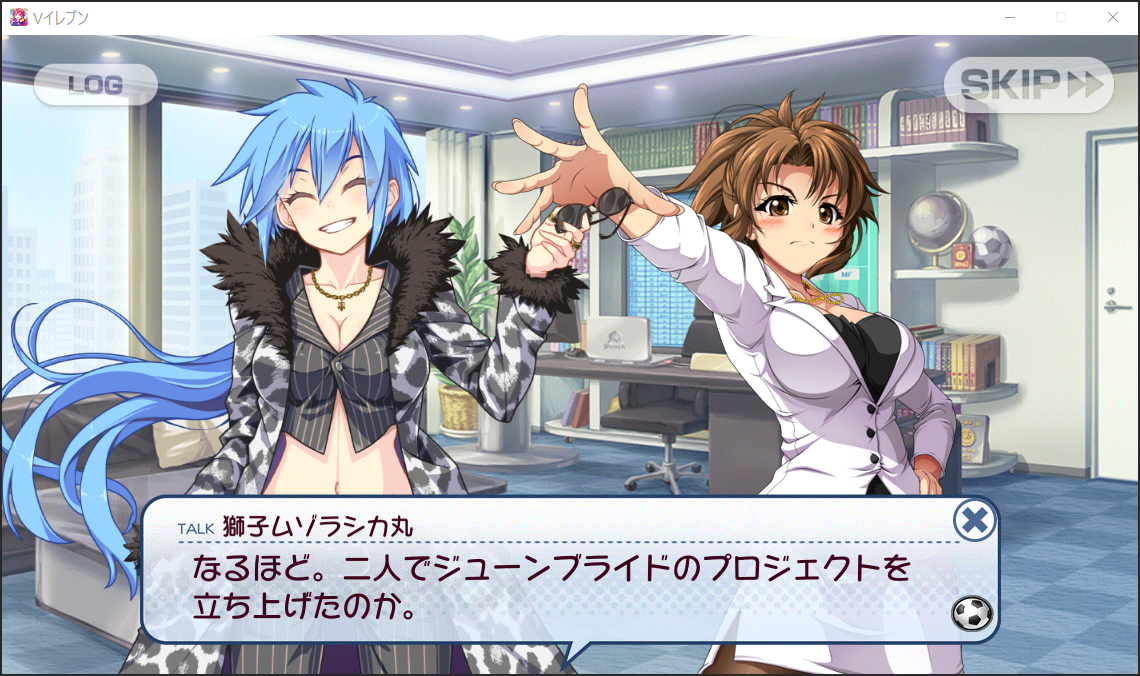Open the dialogue LOG

(96, 85)
